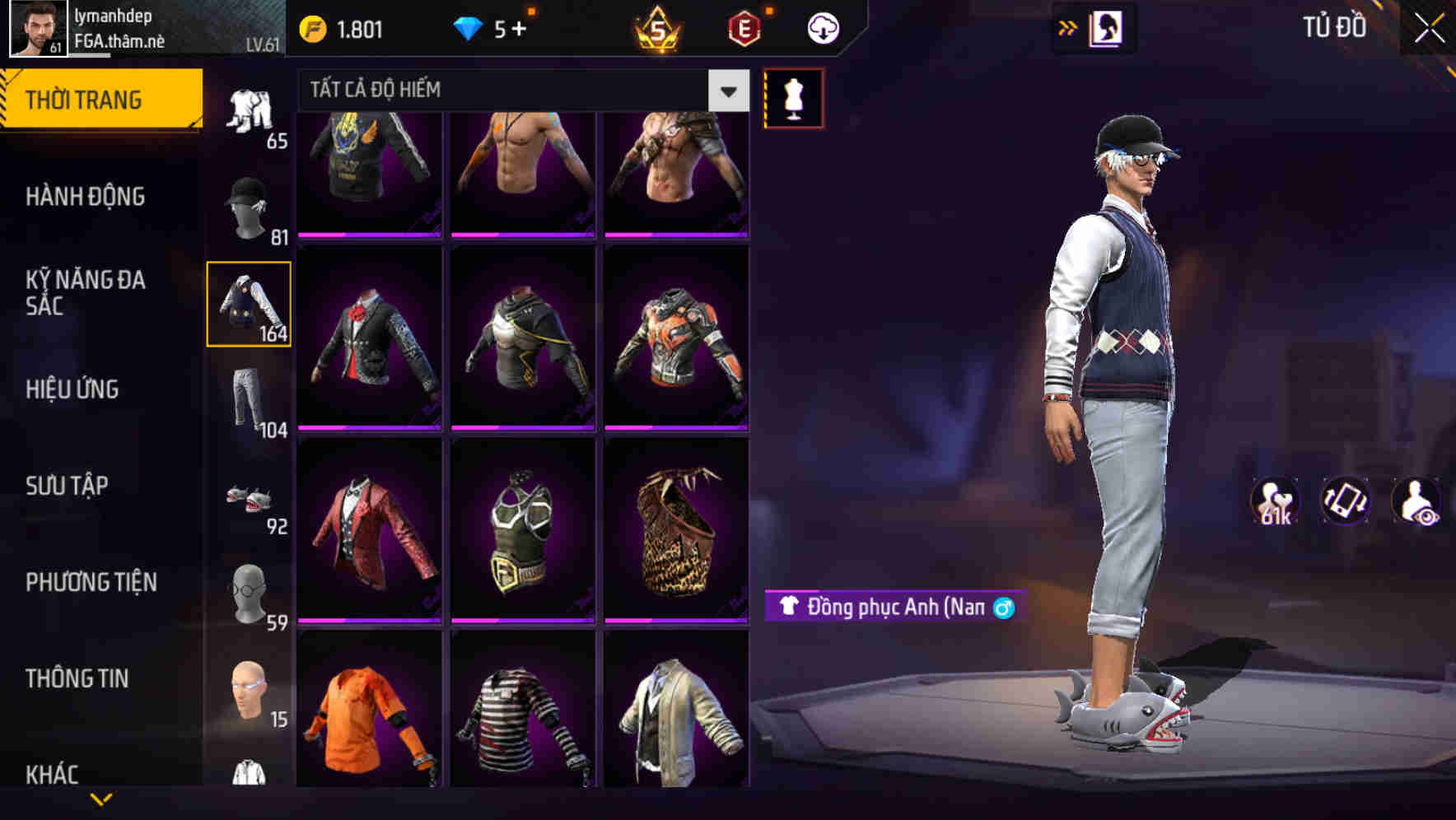Click the Đồng phục Anh item label

(888, 607)
